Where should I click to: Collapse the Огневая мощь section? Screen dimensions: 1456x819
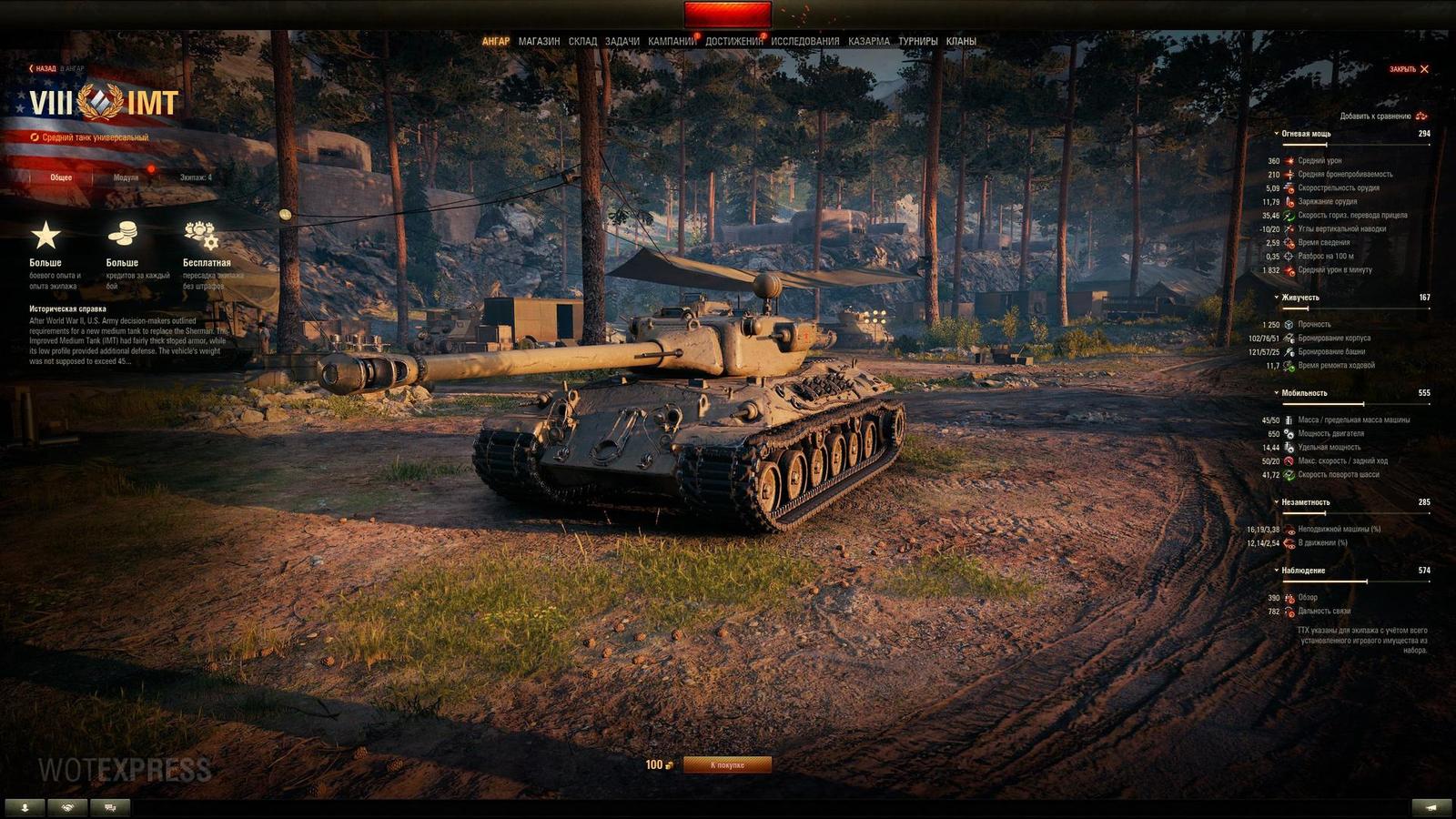[x=1276, y=133]
